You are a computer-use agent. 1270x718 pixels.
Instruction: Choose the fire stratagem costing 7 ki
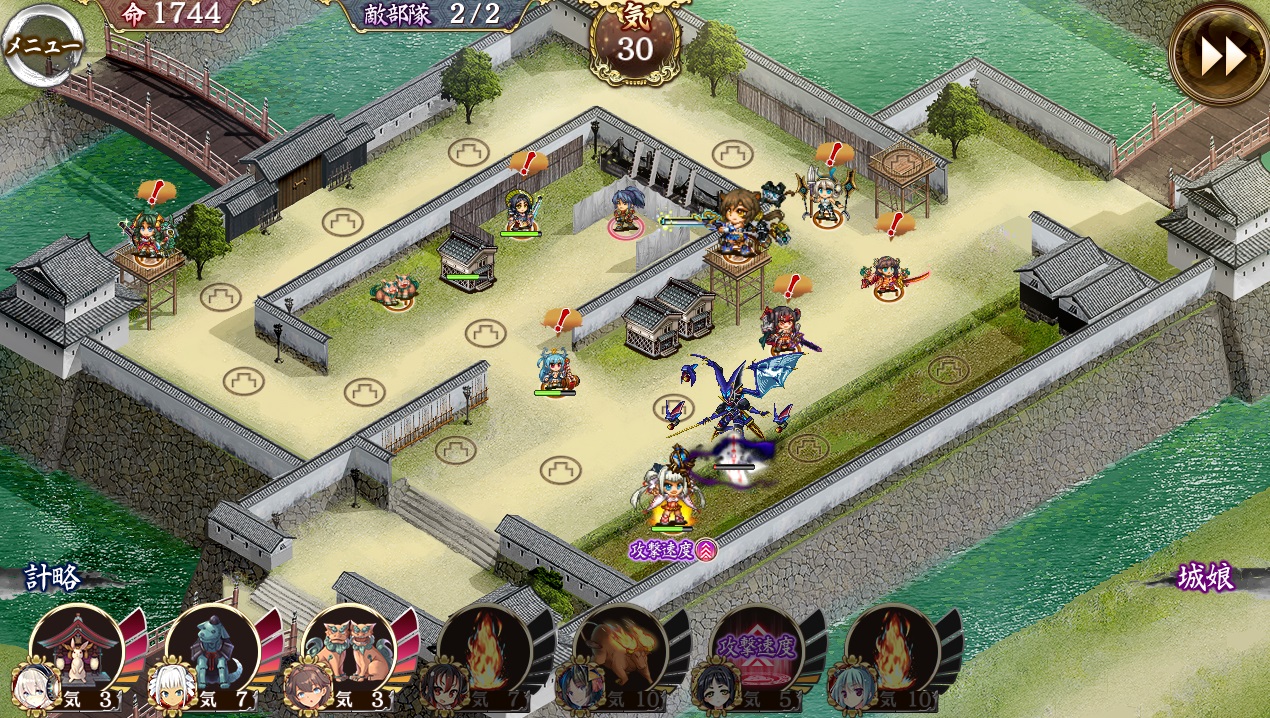484,652
